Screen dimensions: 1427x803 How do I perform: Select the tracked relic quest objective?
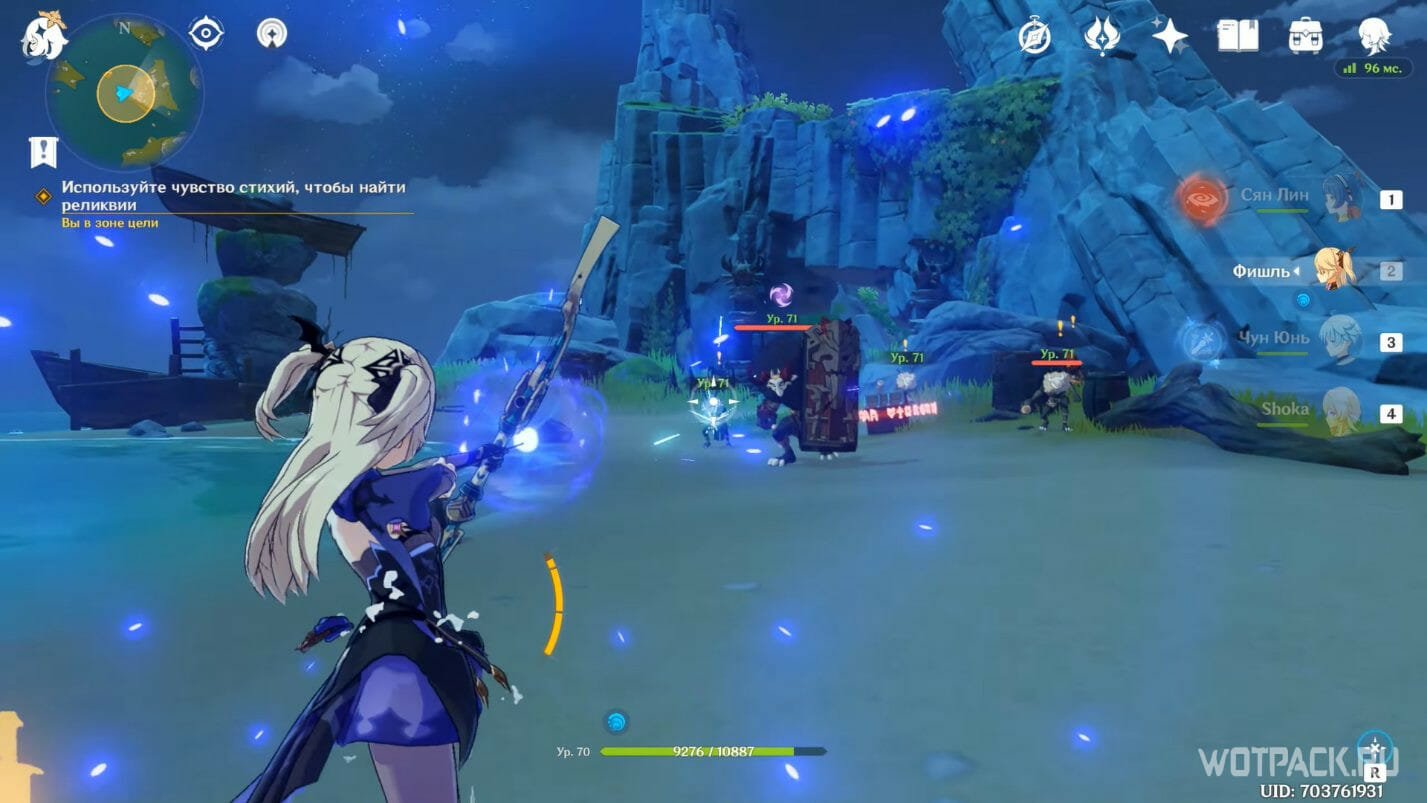coord(234,195)
